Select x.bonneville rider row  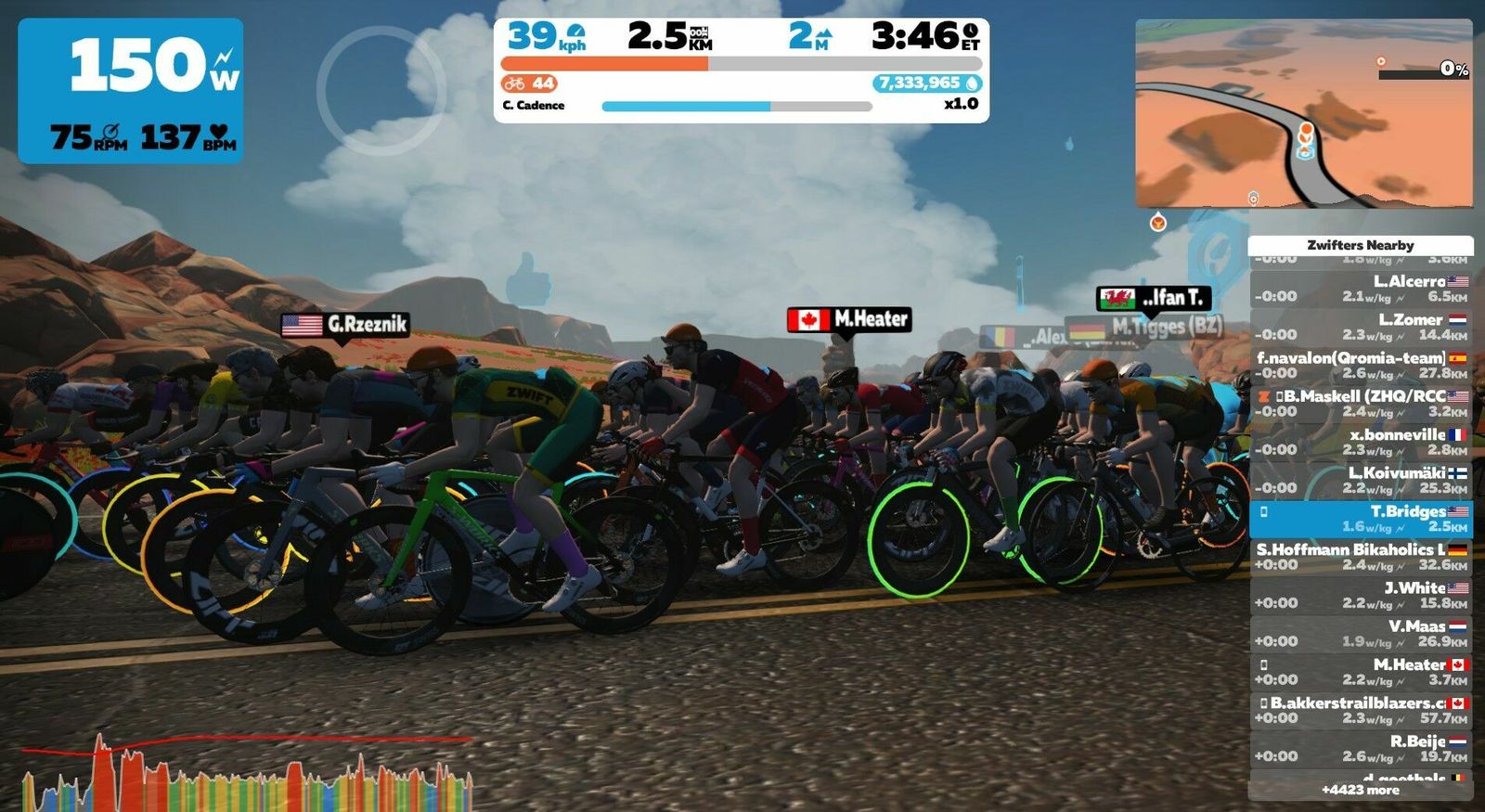[1361, 442]
